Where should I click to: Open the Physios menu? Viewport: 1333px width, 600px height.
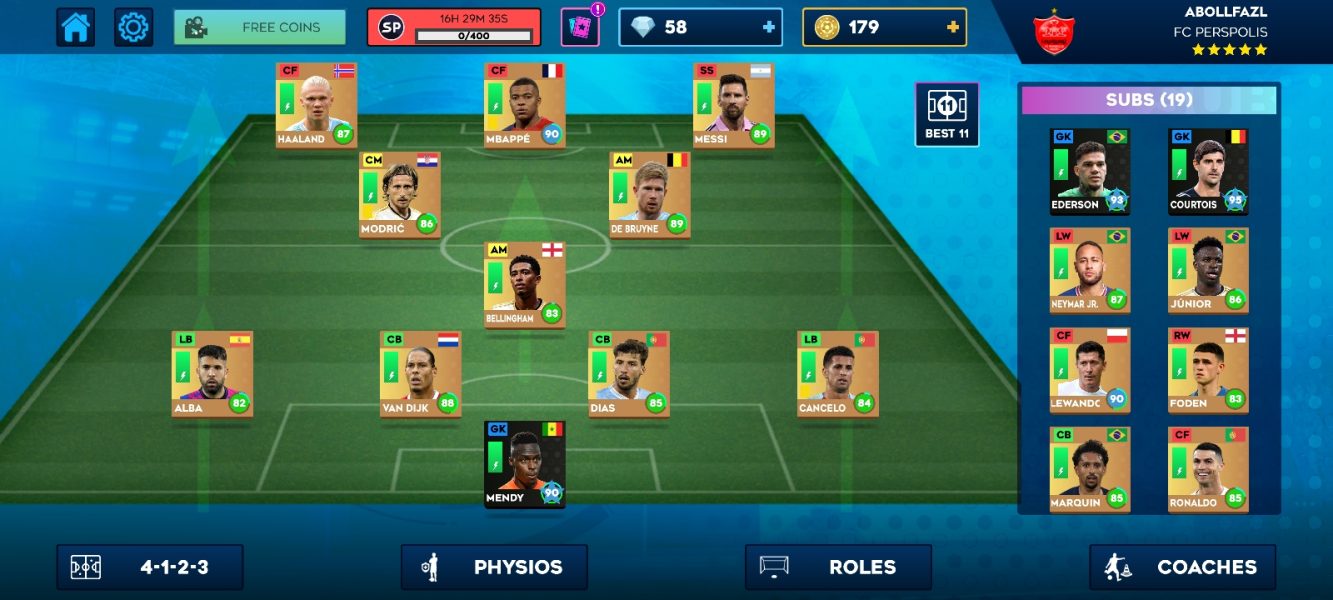coord(494,567)
